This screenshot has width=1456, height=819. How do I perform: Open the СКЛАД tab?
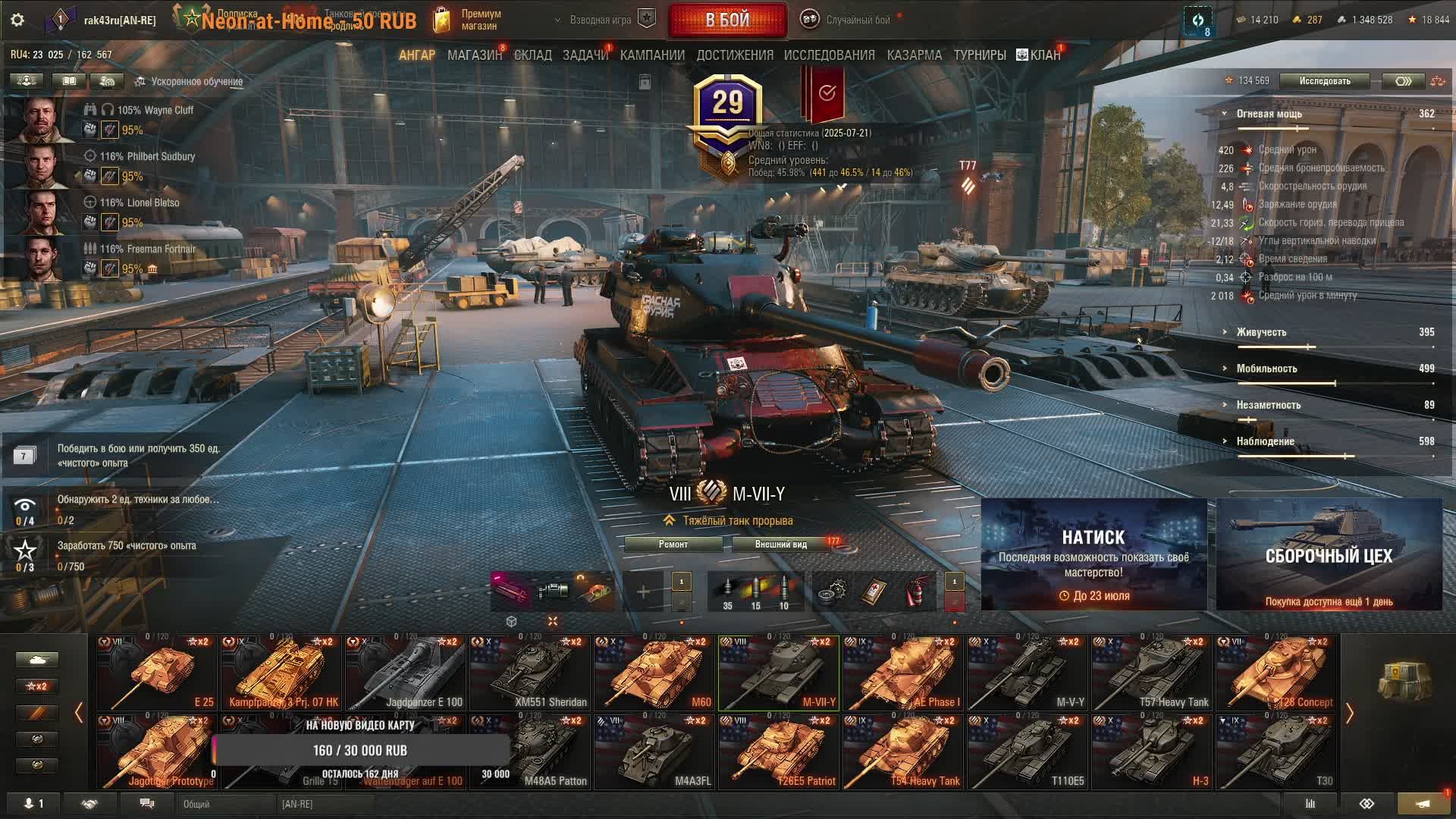point(532,55)
